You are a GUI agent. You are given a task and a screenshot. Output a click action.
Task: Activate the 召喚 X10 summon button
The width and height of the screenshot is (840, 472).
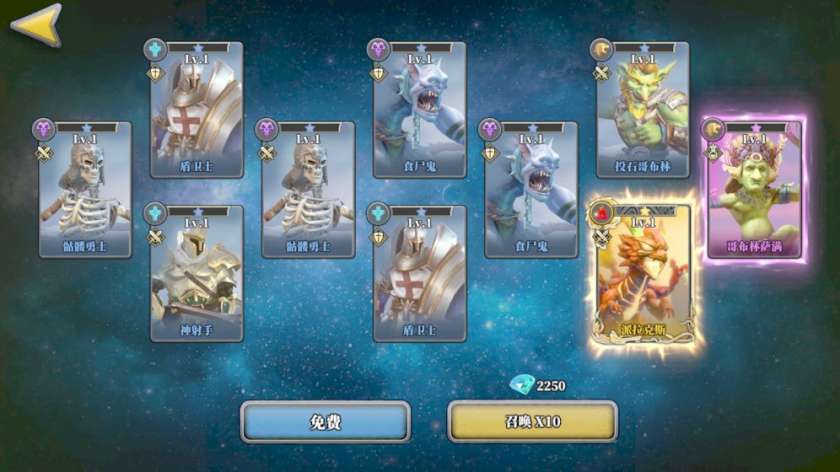532,422
